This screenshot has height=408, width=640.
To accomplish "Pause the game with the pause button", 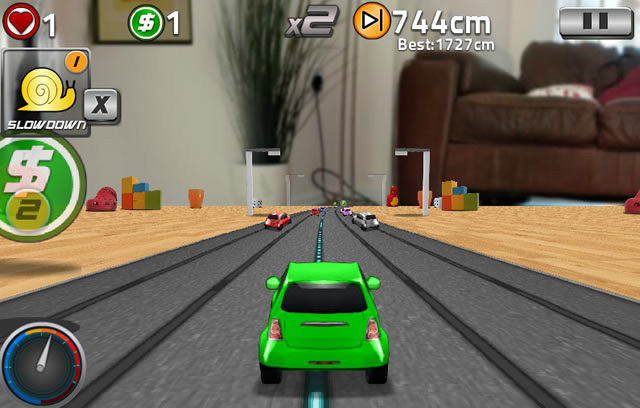I will pyautogui.click(x=596, y=22).
